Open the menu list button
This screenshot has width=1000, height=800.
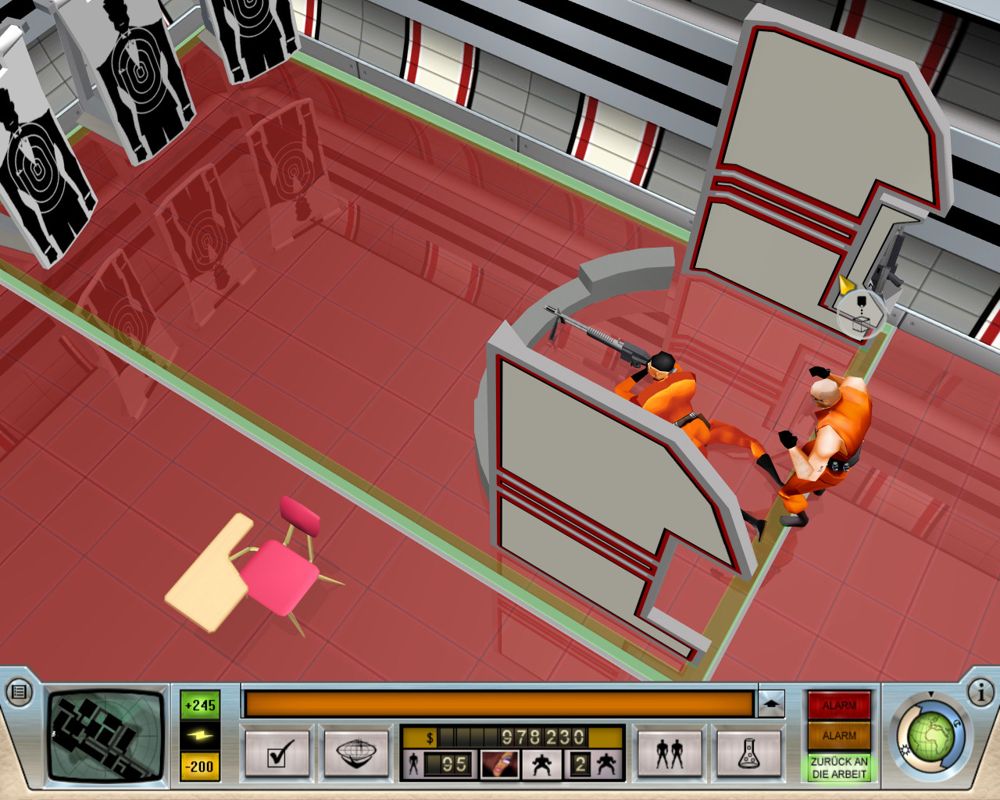(19, 691)
